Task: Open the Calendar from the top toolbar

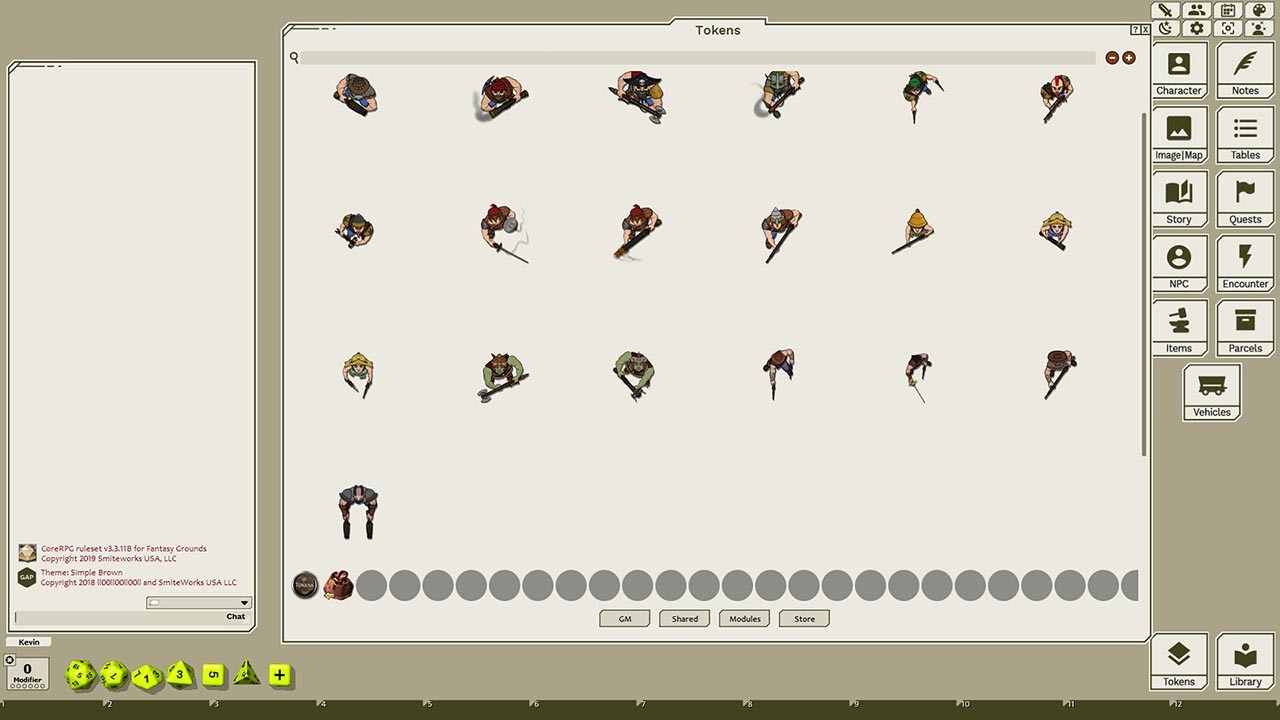Action: 1227,10
